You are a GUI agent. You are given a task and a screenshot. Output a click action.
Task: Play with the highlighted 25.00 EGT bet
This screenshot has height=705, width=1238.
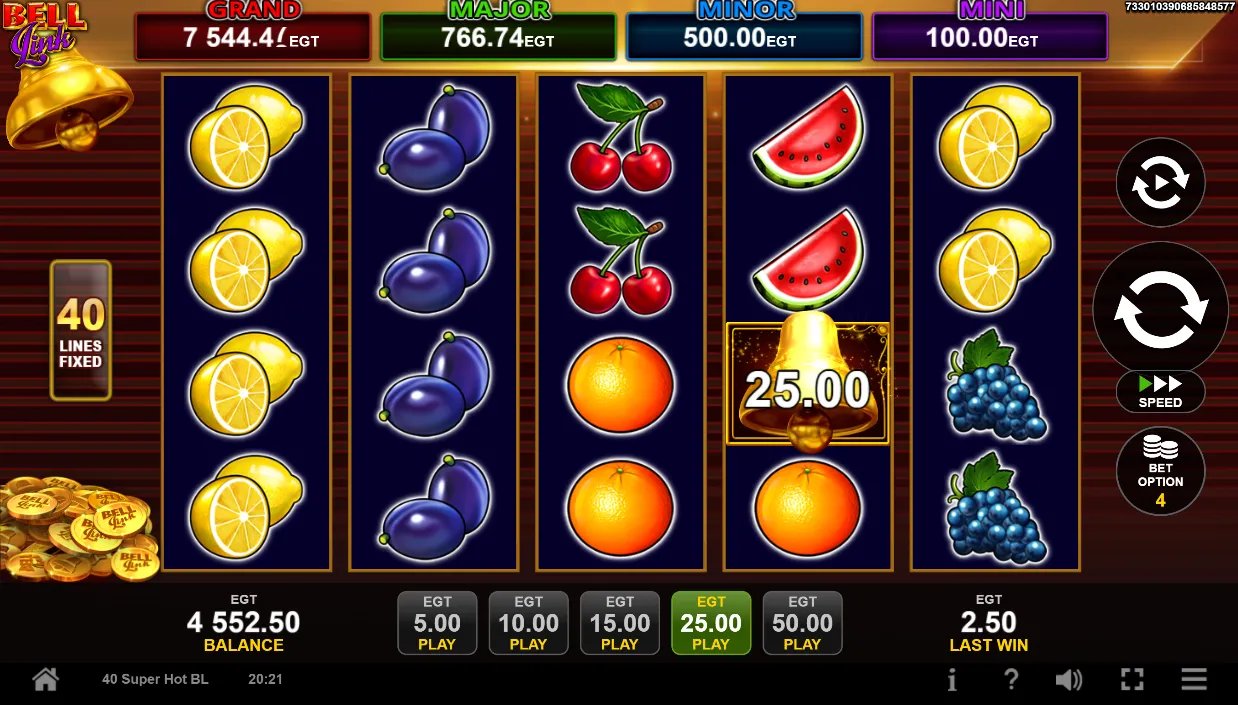pyautogui.click(x=711, y=623)
